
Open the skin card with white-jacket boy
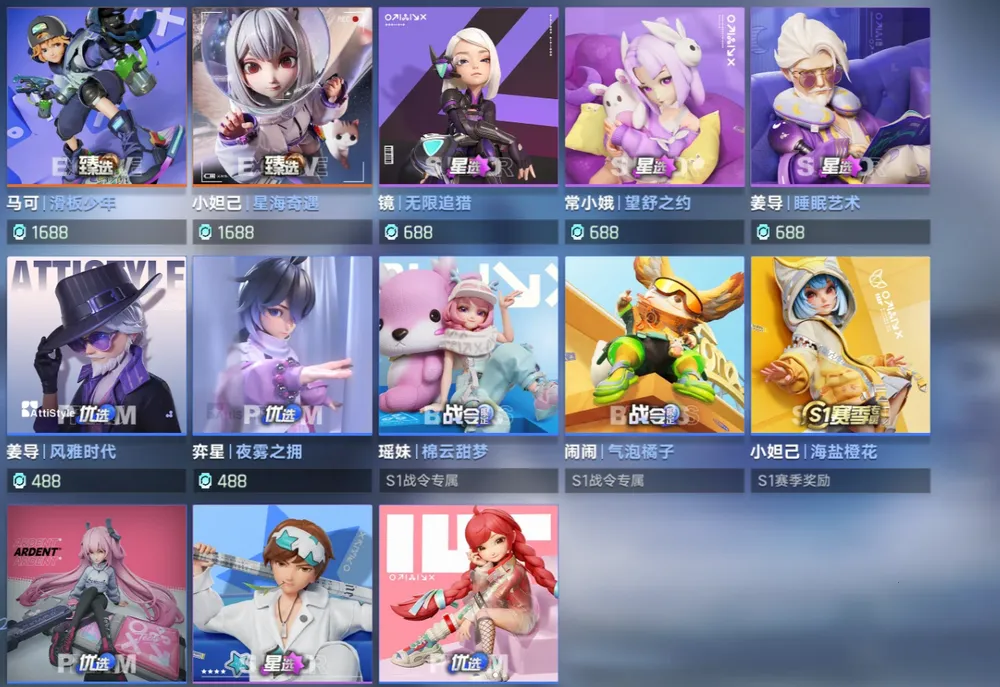click(282, 593)
